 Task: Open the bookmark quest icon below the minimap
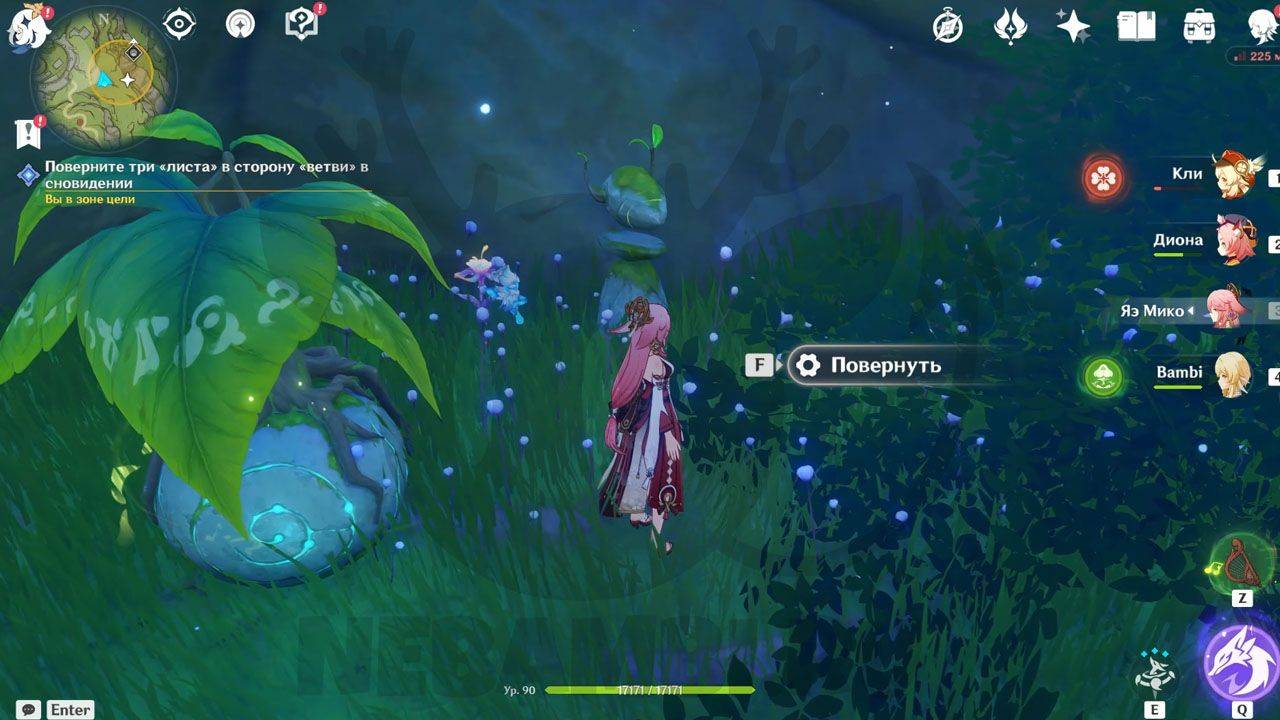pos(27,132)
